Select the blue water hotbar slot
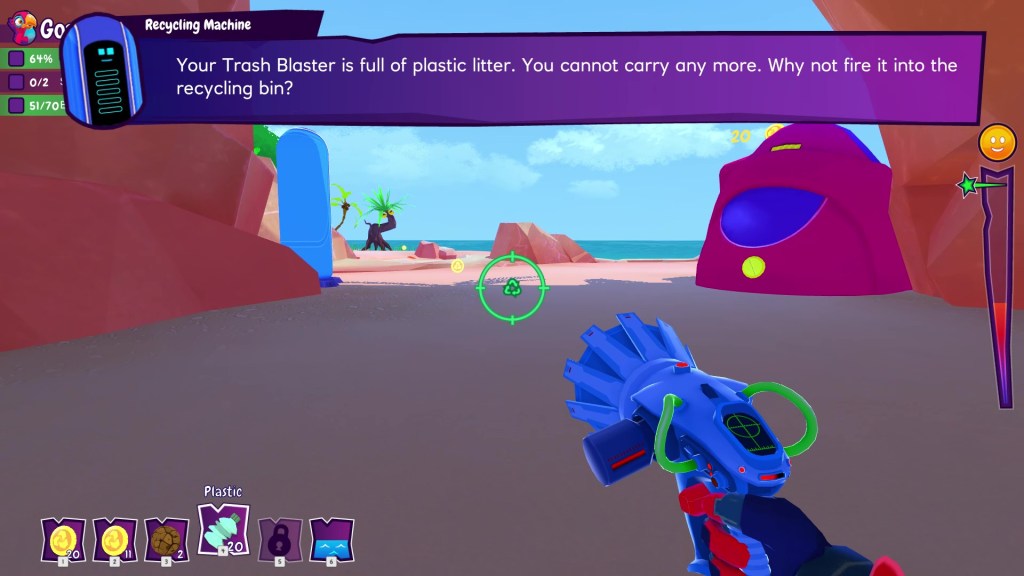This screenshot has height=576, width=1024. (x=331, y=540)
